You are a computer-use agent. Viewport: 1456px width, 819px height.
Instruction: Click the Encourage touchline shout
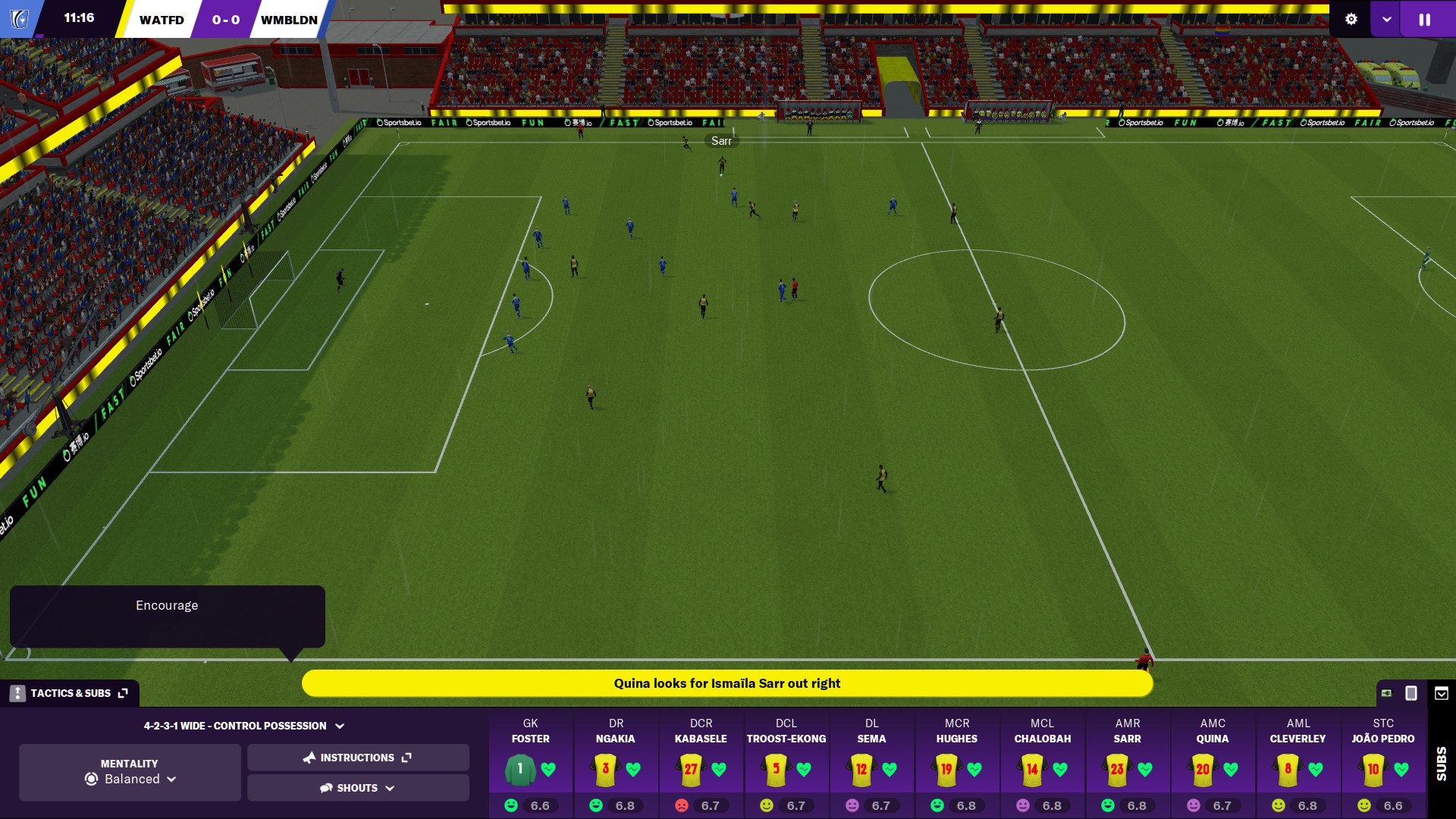click(x=166, y=605)
